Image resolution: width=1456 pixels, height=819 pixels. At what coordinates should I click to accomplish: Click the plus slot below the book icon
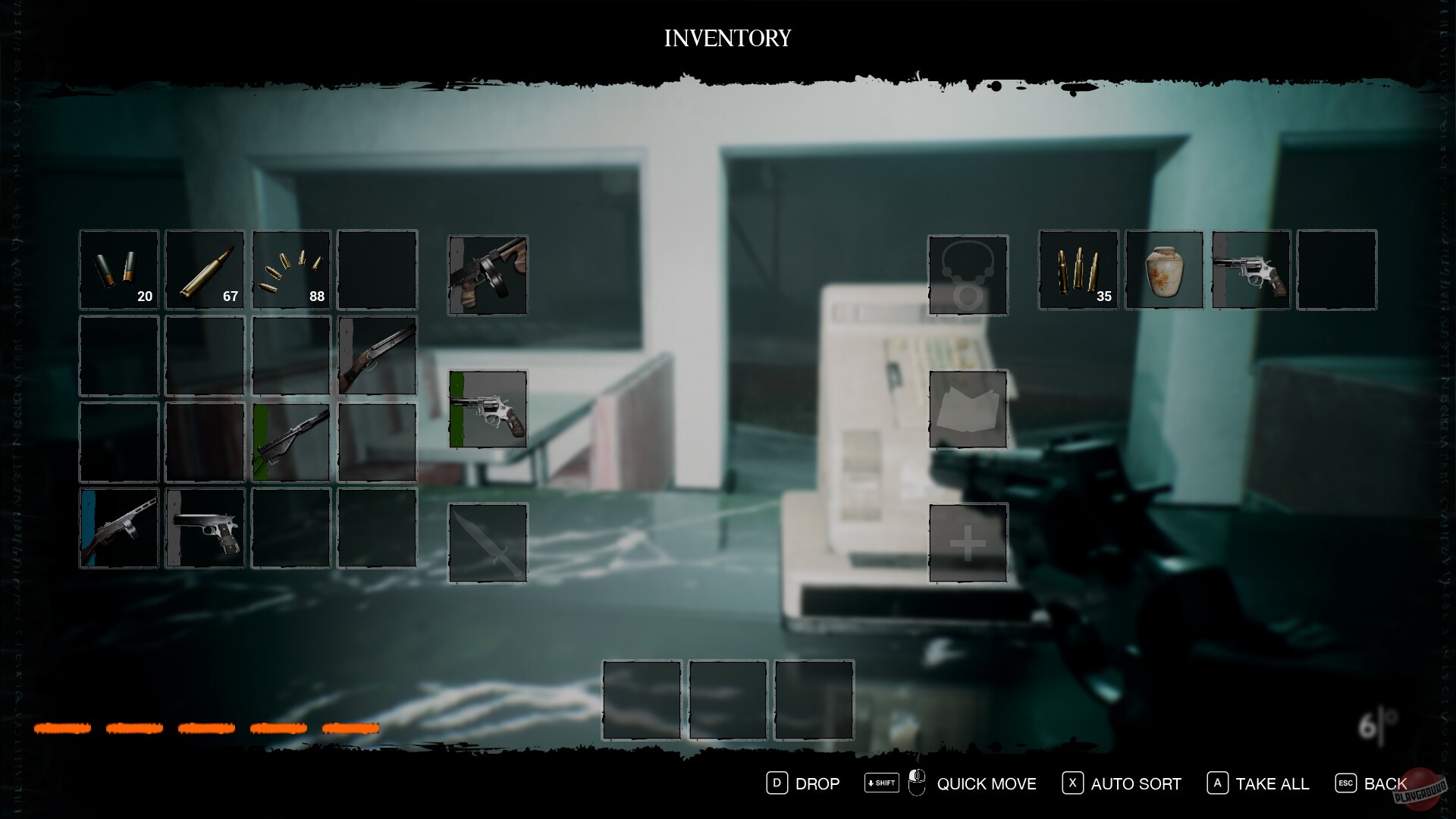pyautogui.click(x=968, y=541)
